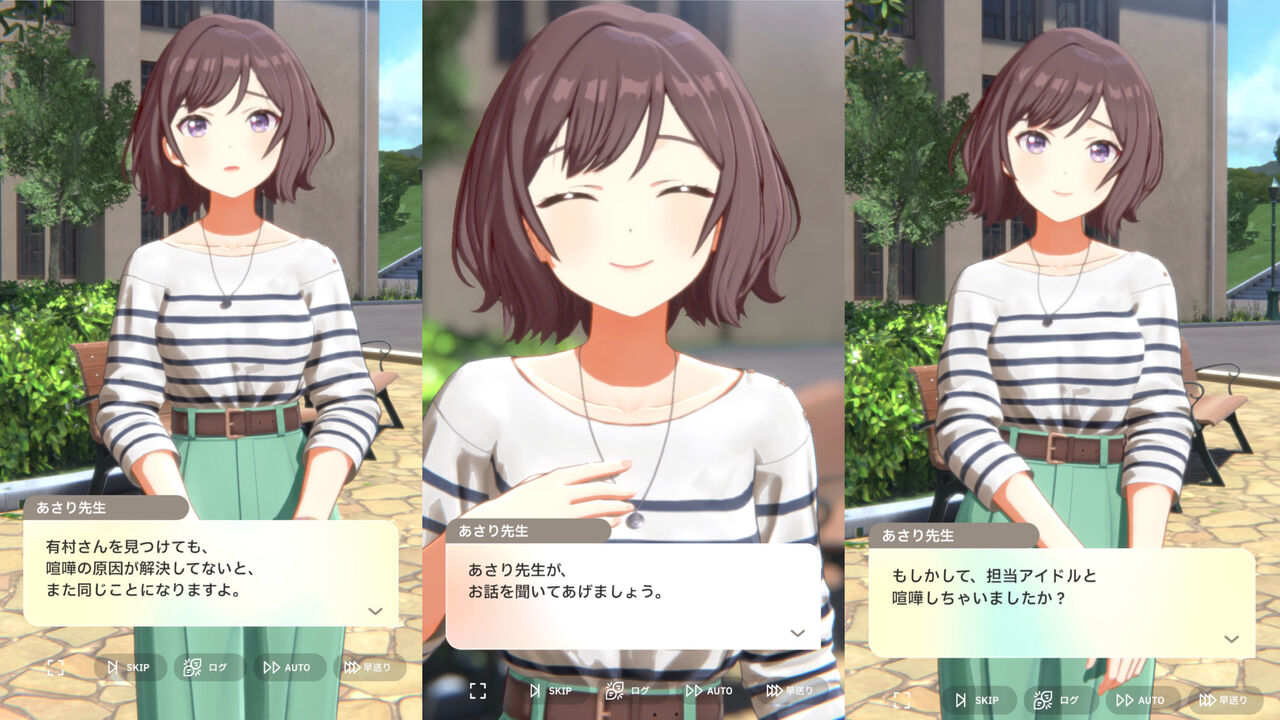Screen dimensions: 1280x720
Task: Click the center dialogue down chevron
Action: 797,634
